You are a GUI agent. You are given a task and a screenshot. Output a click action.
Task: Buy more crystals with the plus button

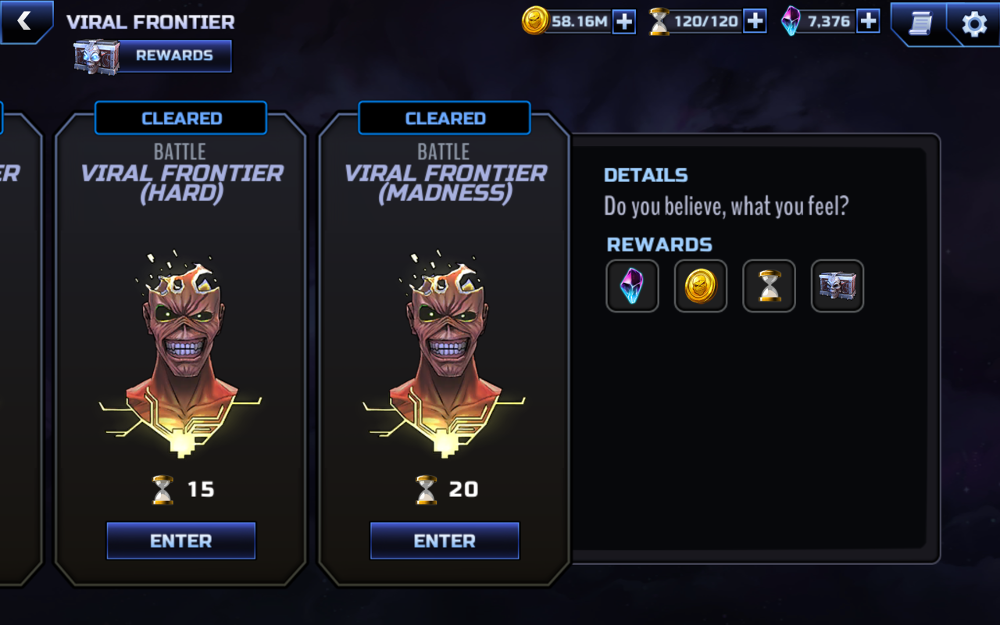point(868,21)
